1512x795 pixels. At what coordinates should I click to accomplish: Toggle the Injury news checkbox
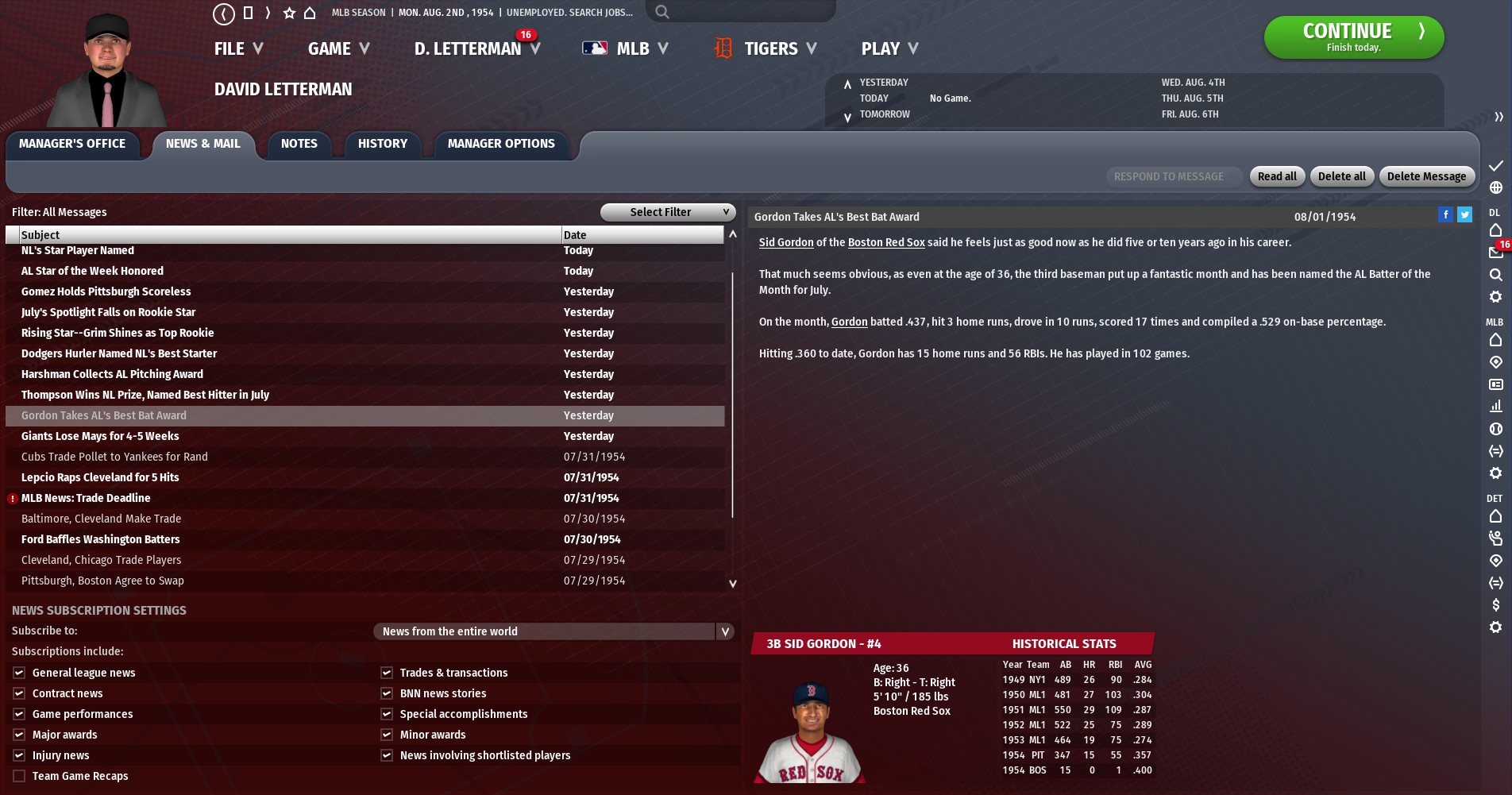point(19,755)
